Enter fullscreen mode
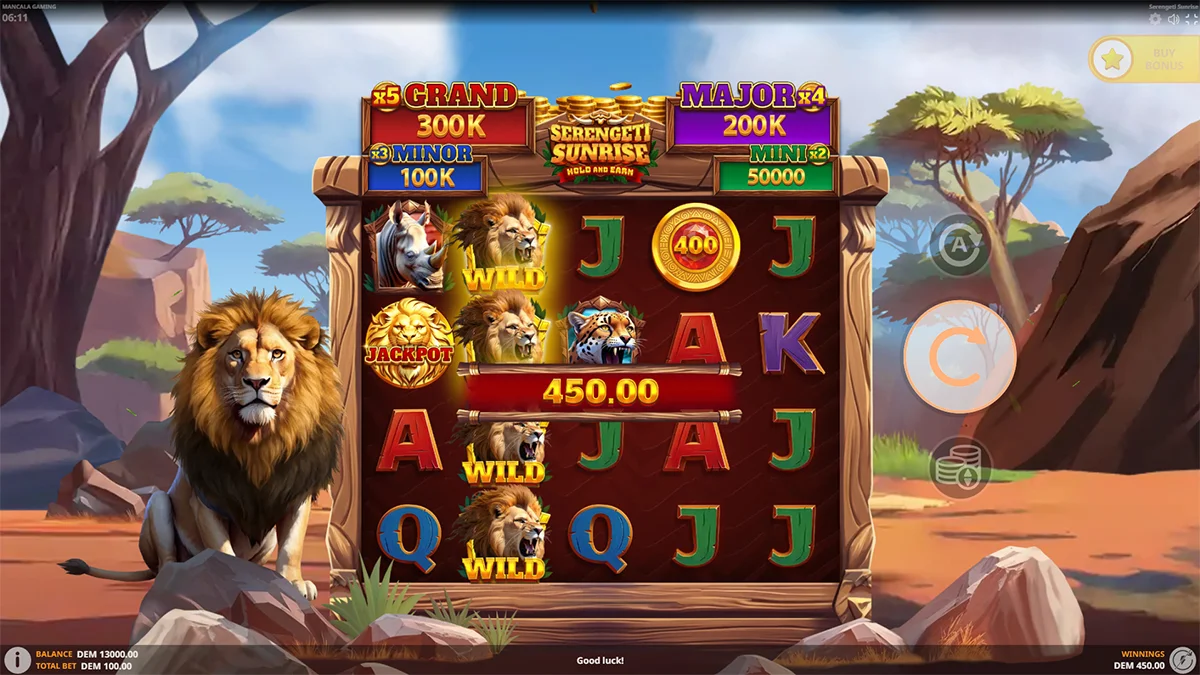The height and width of the screenshot is (675, 1200). (x=1190, y=19)
